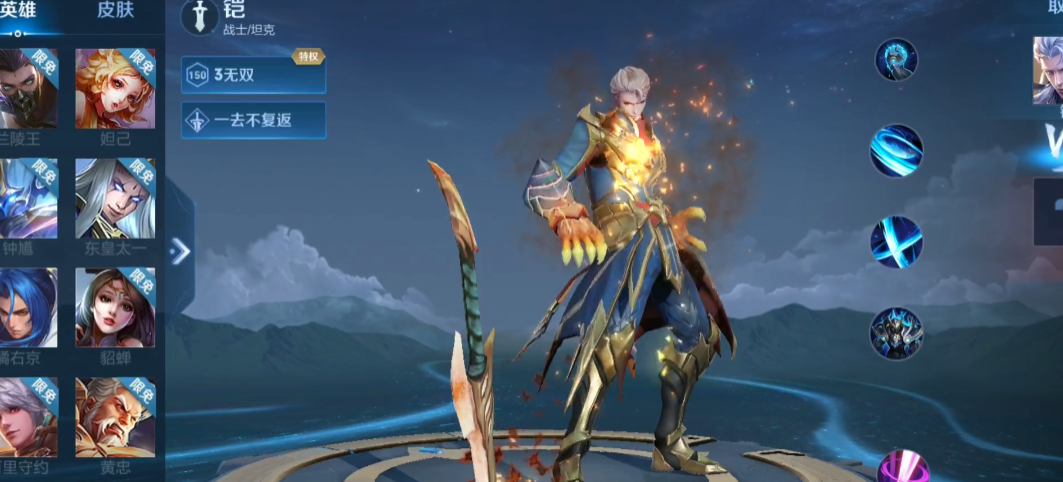Open the 3无双 privilege button
Image resolution: width=1063 pixels, height=482 pixels.
253,75
